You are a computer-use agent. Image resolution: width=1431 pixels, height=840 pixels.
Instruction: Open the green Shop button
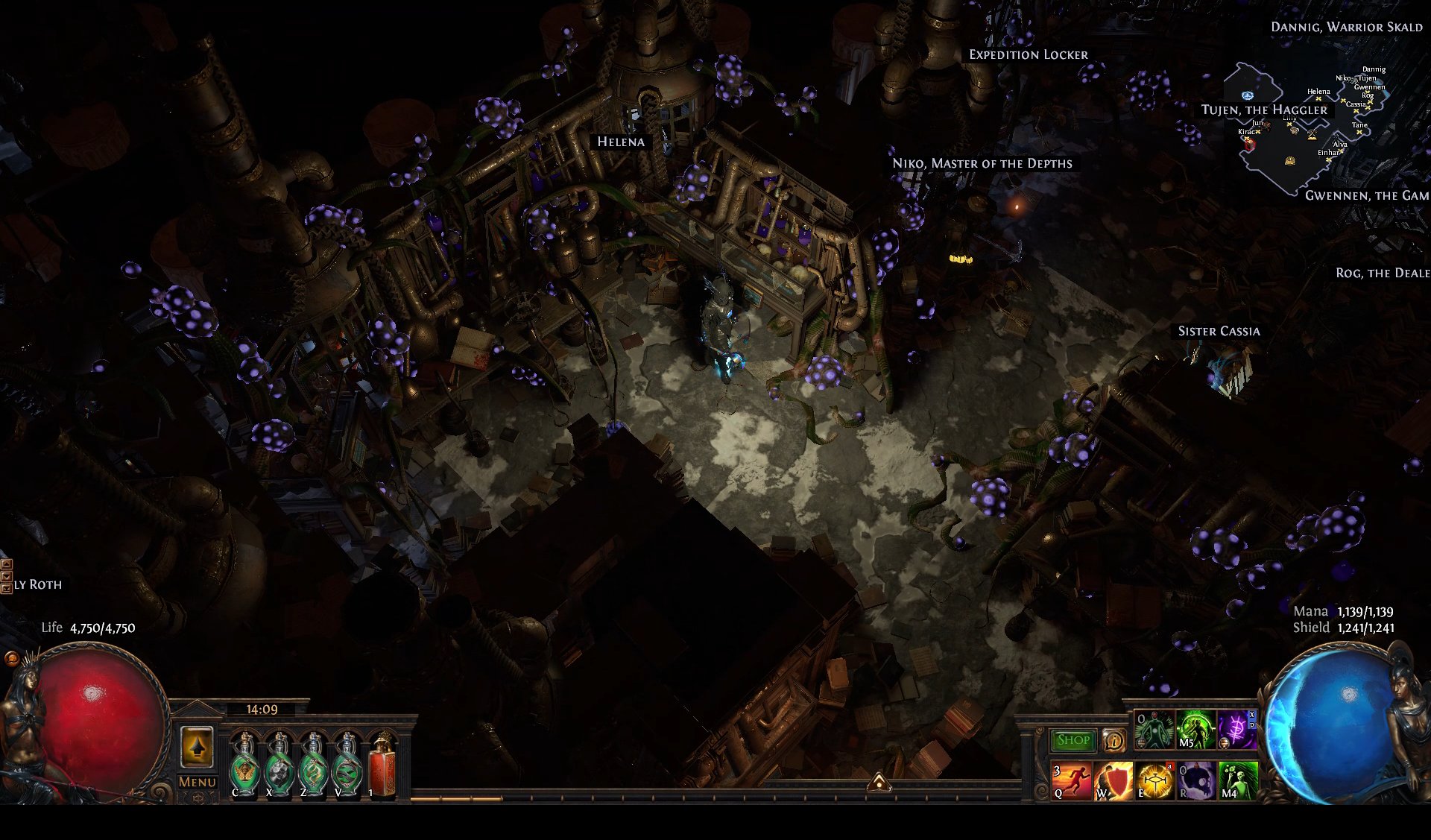(1073, 740)
